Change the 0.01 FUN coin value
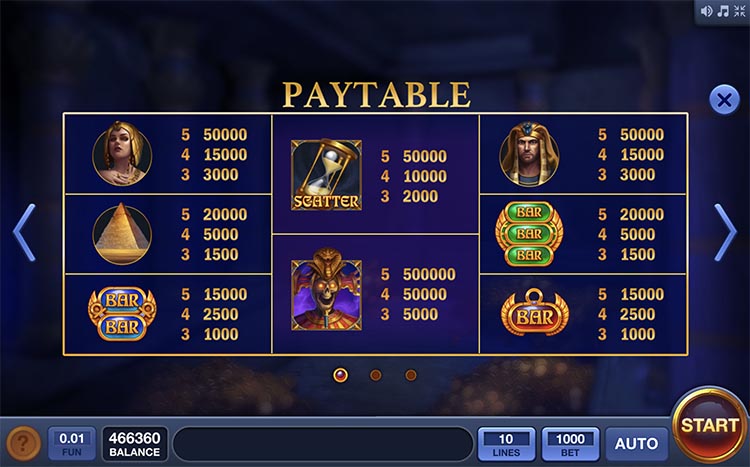750x467 pixels. [72, 444]
